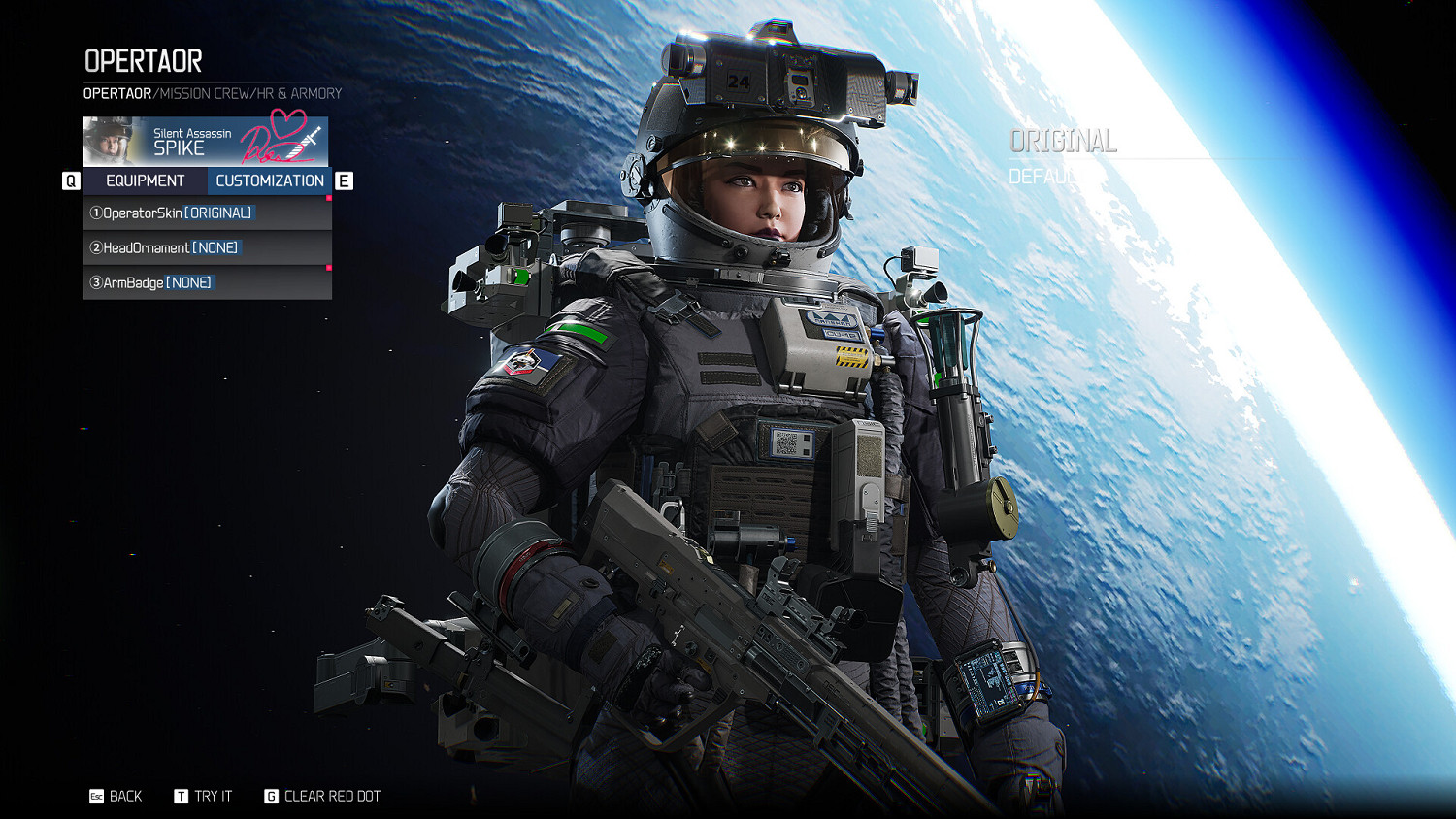
Task: Click Spike's portrait on the operator card
Action: click(112, 141)
